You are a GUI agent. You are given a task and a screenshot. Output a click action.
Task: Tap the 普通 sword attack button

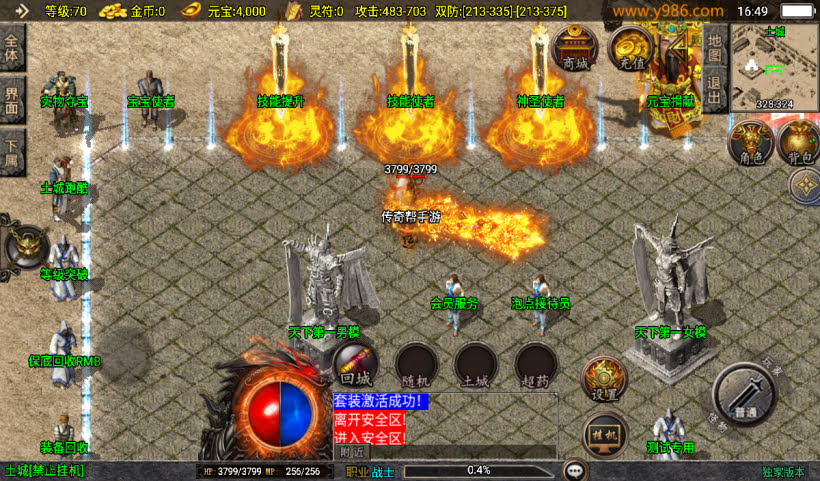point(744,394)
